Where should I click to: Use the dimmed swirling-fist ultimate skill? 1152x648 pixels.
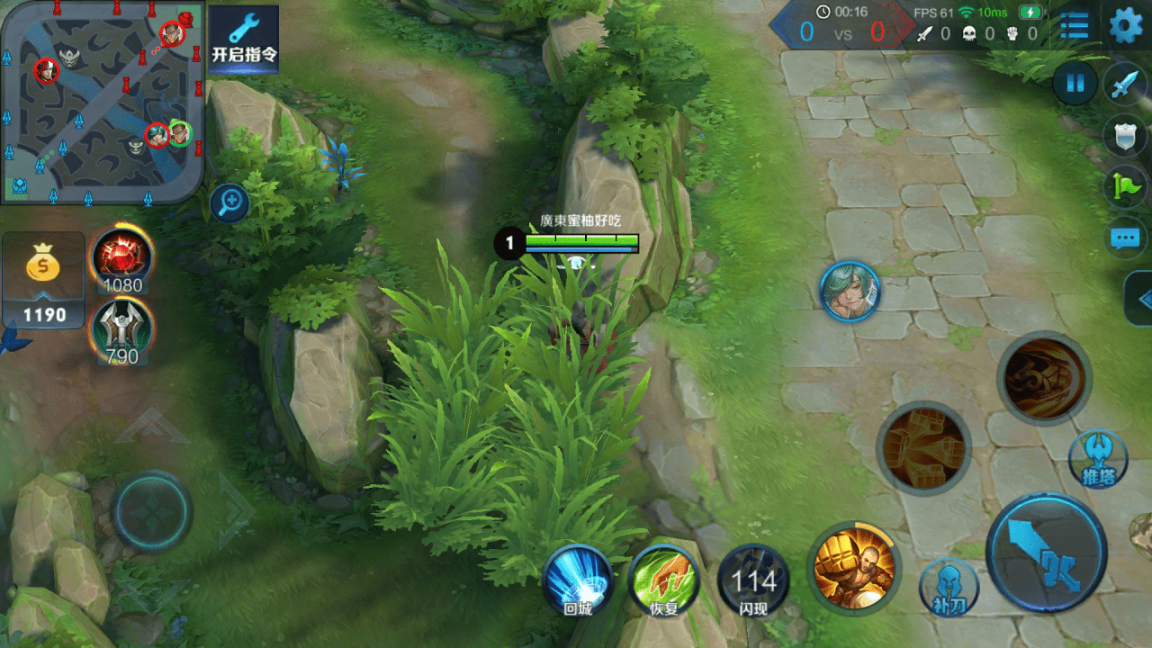click(x=1043, y=379)
